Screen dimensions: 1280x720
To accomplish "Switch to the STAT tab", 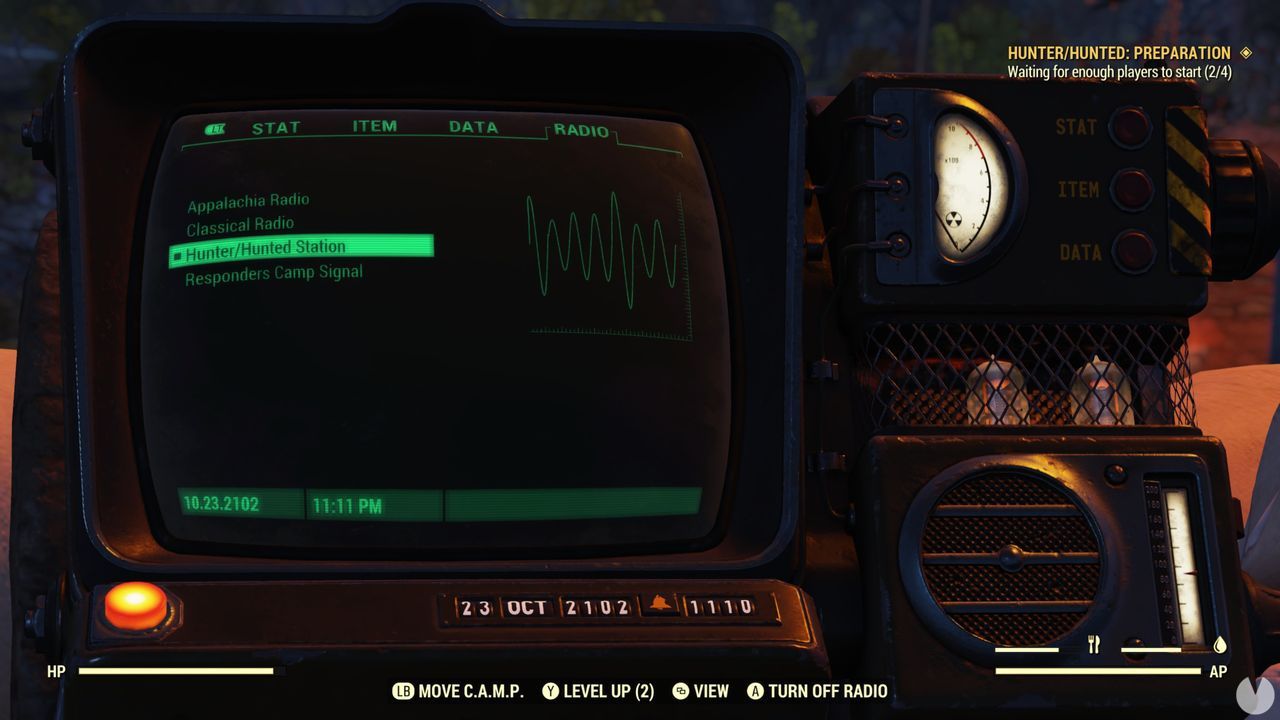I will point(278,127).
